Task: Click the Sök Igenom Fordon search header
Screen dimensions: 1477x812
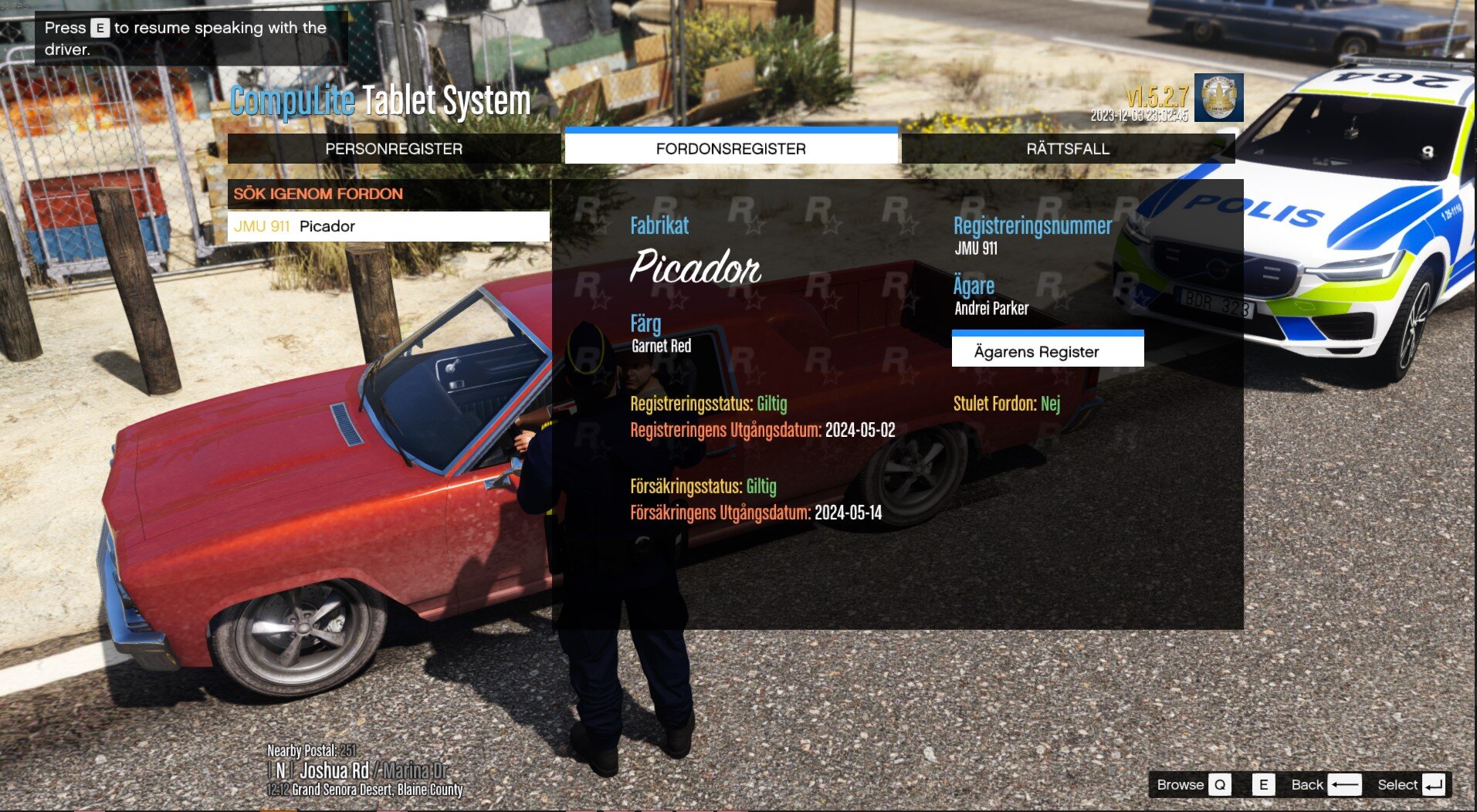Action: [388, 194]
